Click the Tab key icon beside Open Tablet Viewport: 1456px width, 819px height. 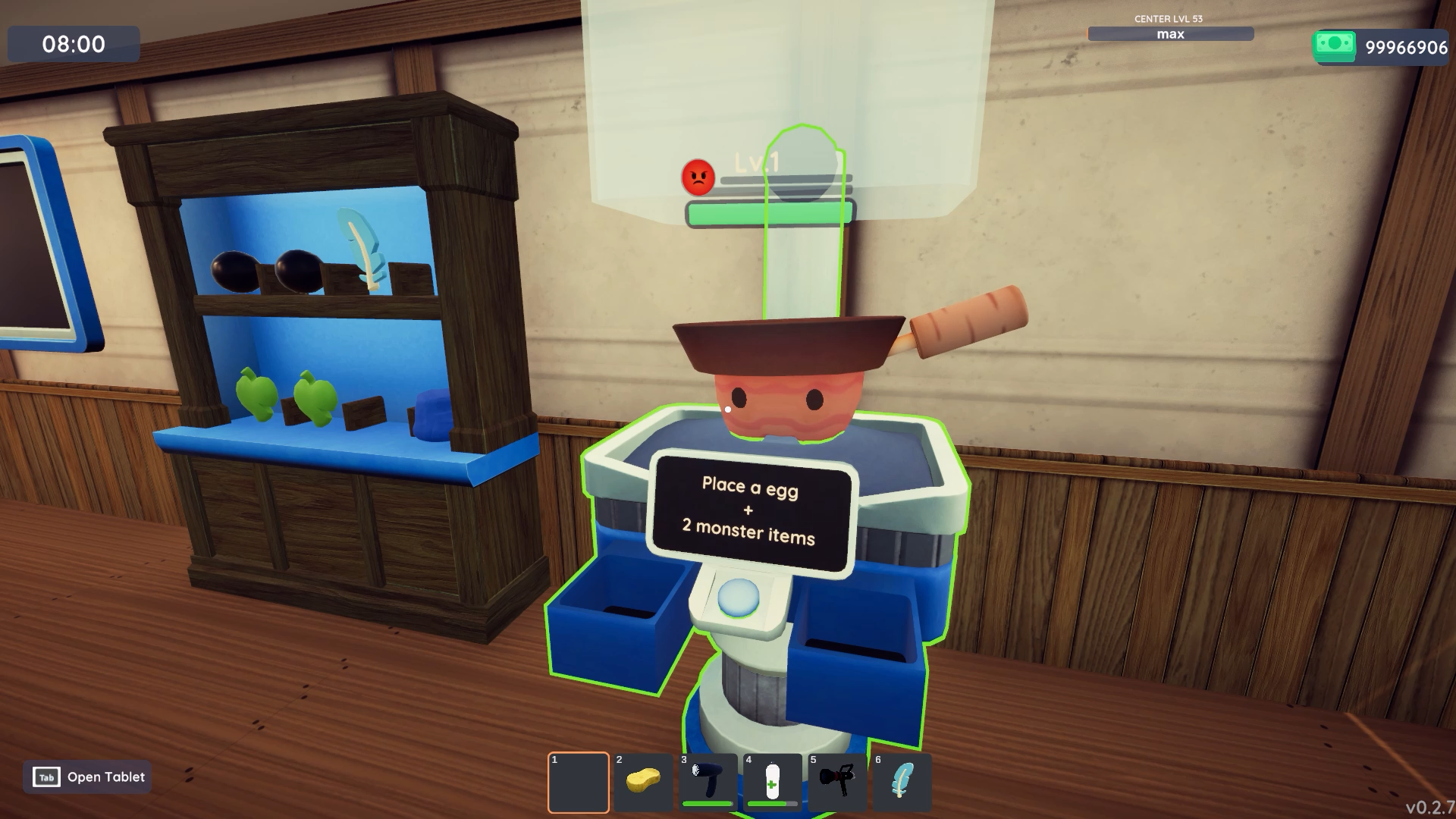[x=45, y=777]
